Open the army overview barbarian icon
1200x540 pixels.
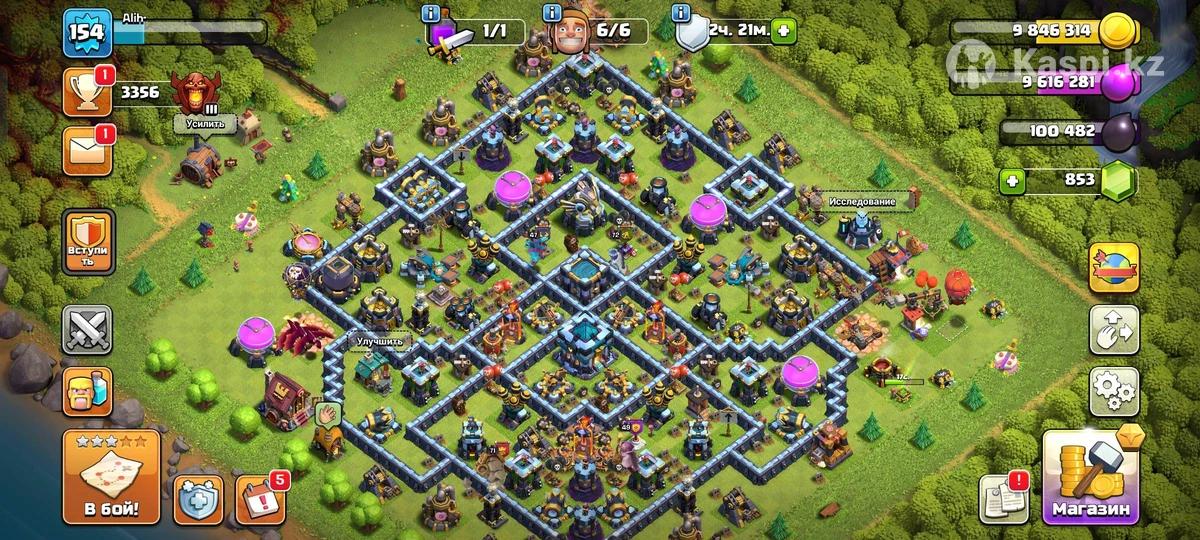[x=87, y=389]
